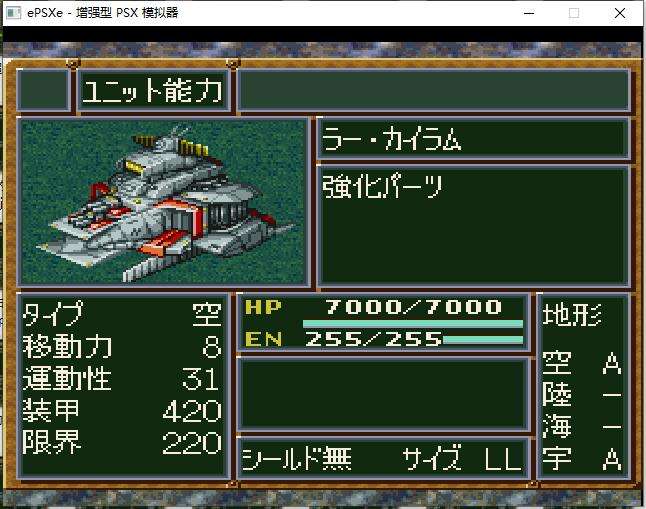Open the 強化パーツ parts panel
This screenshot has width=646, height=509.
pyautogui.click(x=473, y=224)
